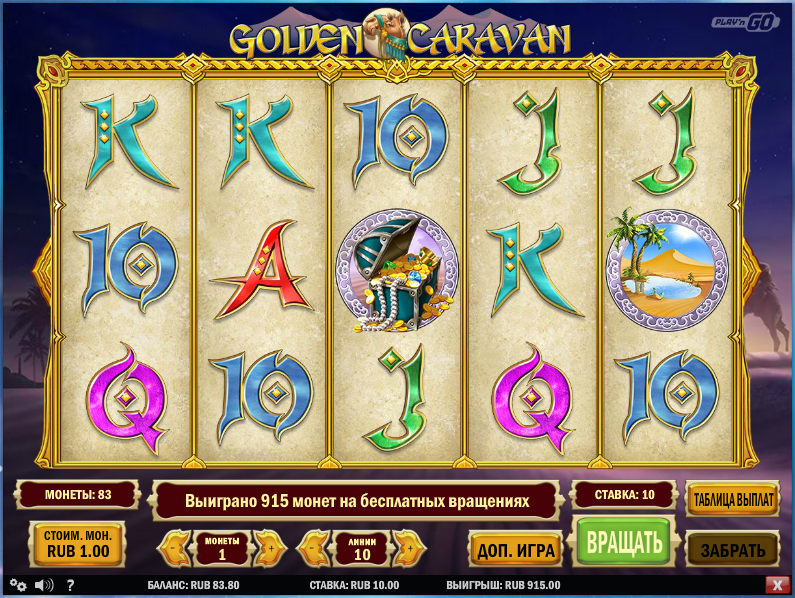Reduce the number of lines (ЛИНИИ)

point(315,548)
